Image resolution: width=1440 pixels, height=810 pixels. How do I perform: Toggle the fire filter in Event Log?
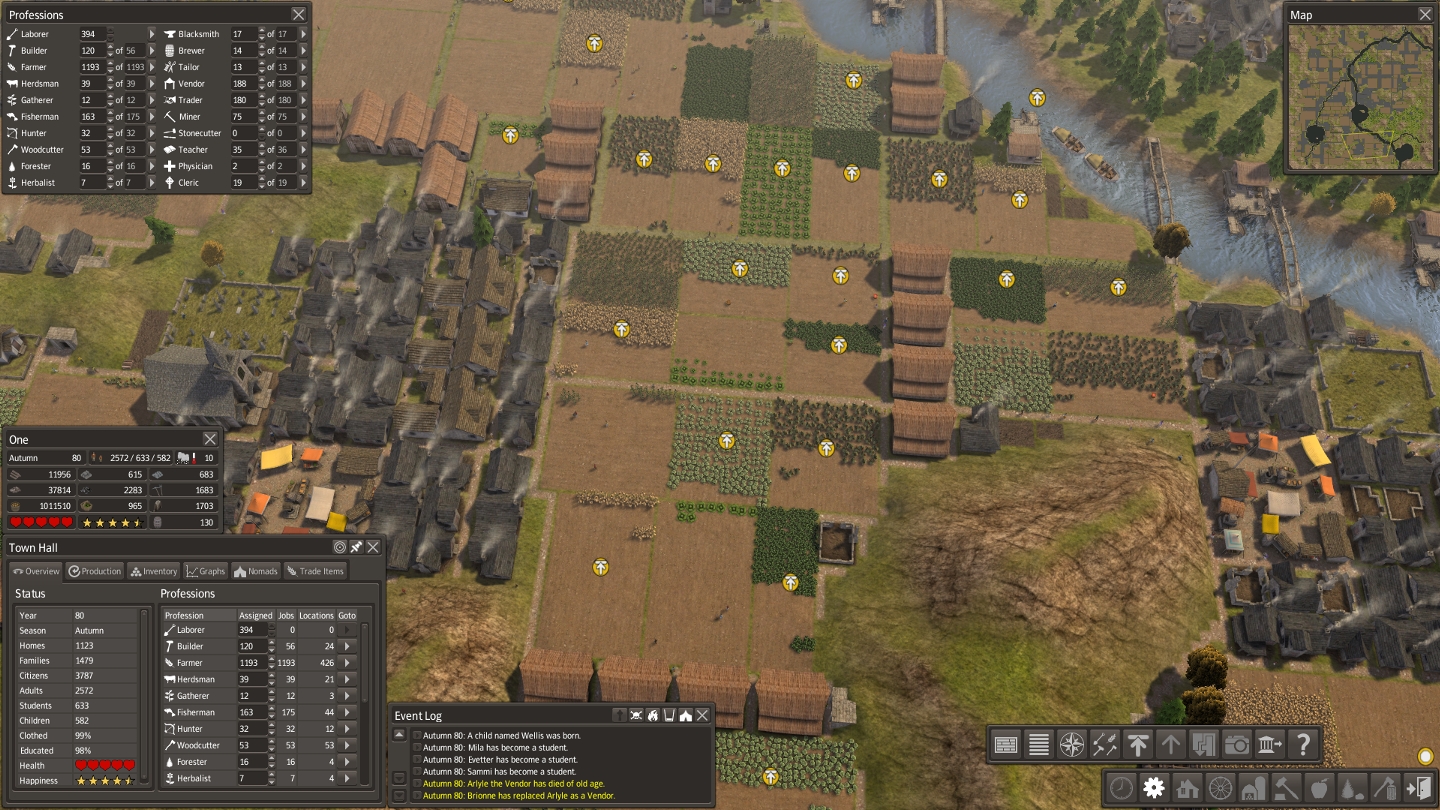(x=652, y=715)
